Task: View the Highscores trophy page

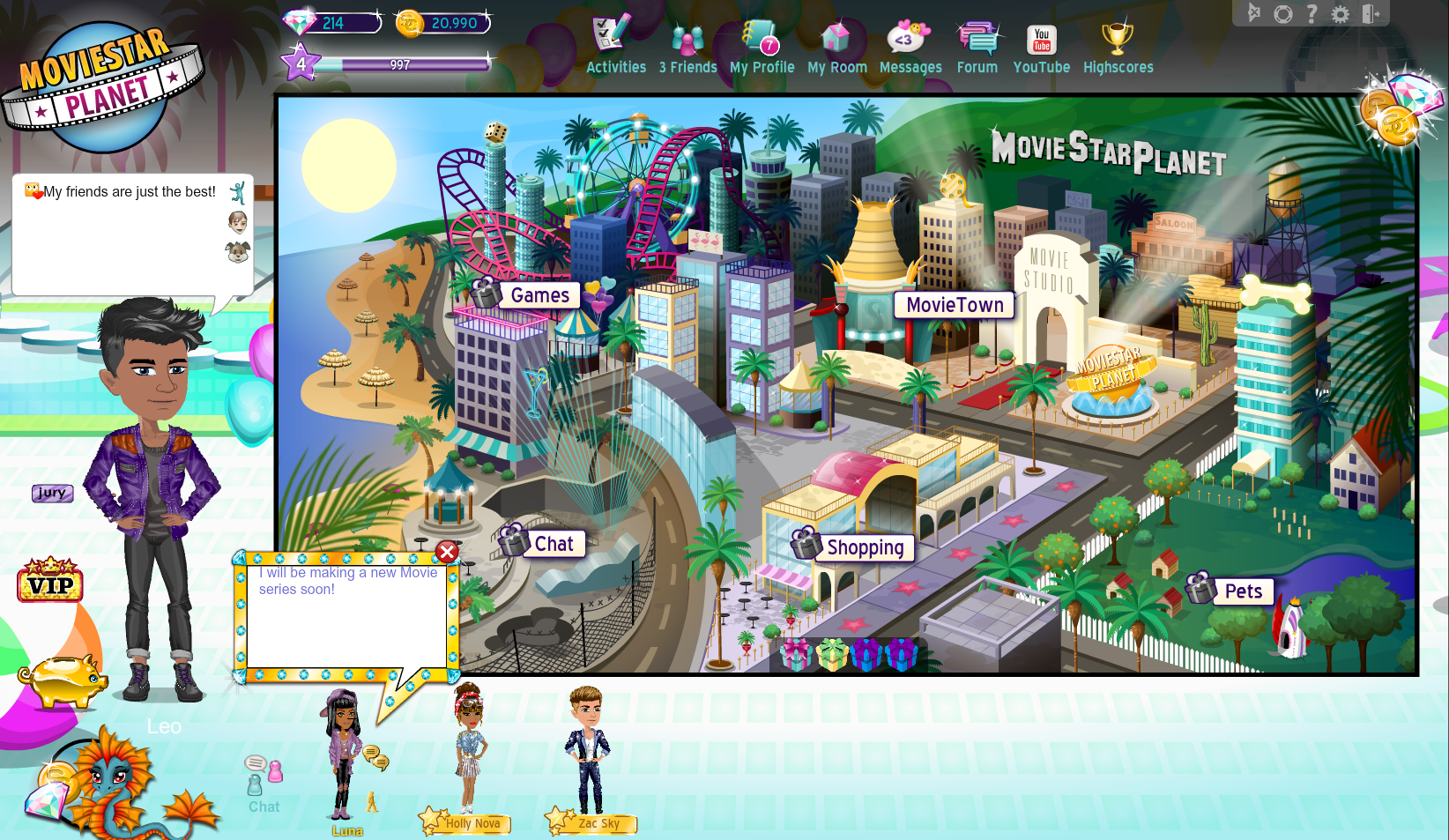Action: pos(1118,48)
